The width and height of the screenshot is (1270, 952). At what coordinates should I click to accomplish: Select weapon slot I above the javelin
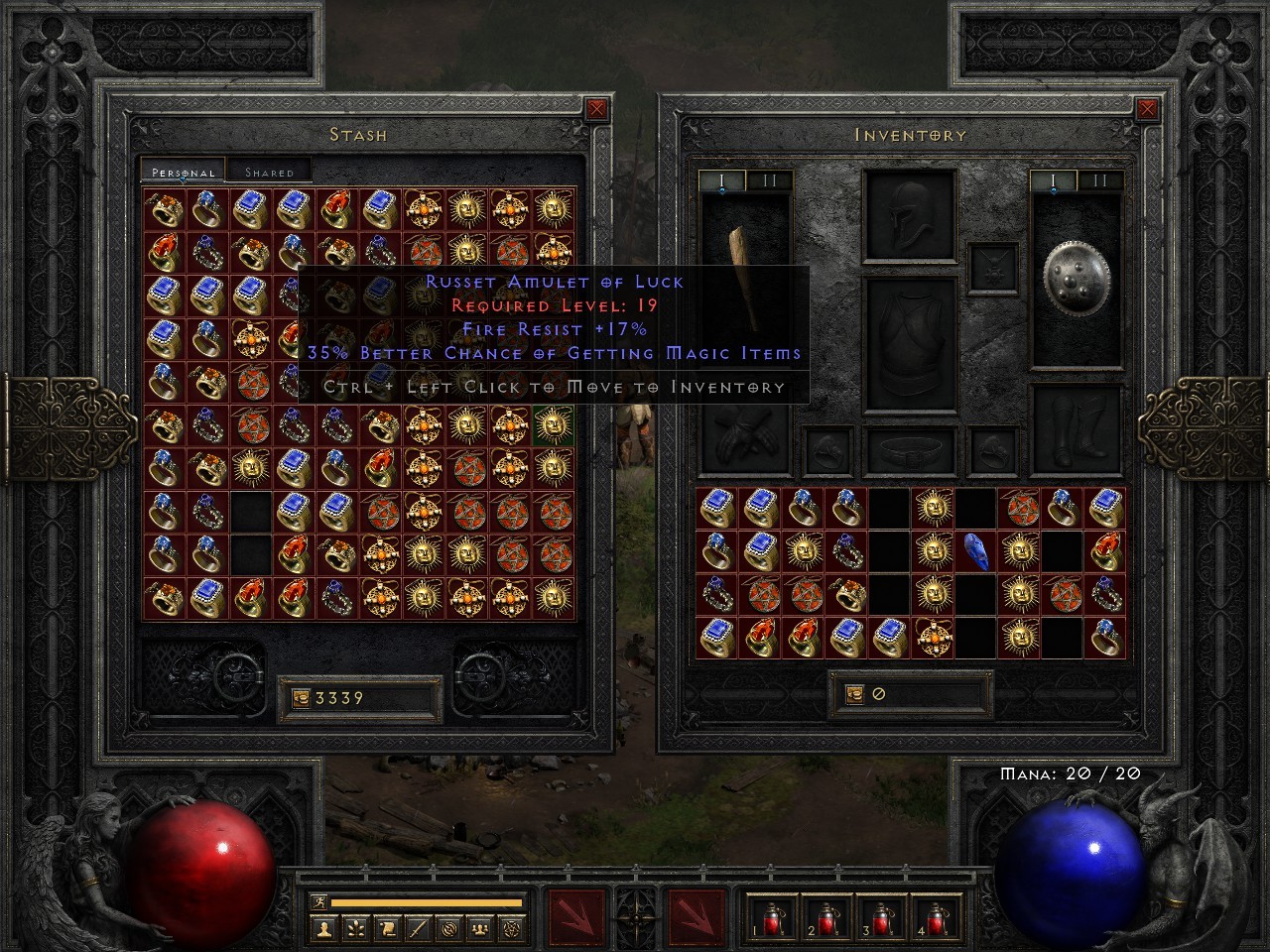721,180
